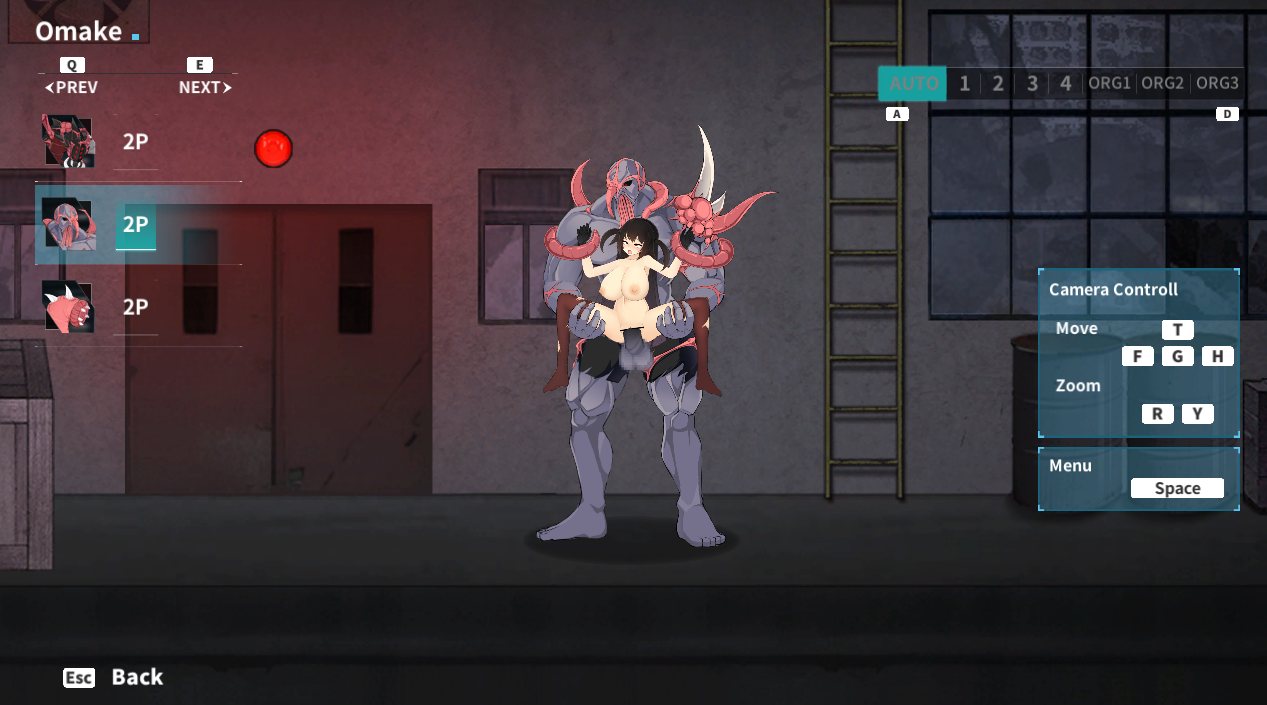Image resolution: width=1267 pixels, height=705 pixels.
Task: Switch to the ORG1 tab
Action: click(x=1109, y=83)
